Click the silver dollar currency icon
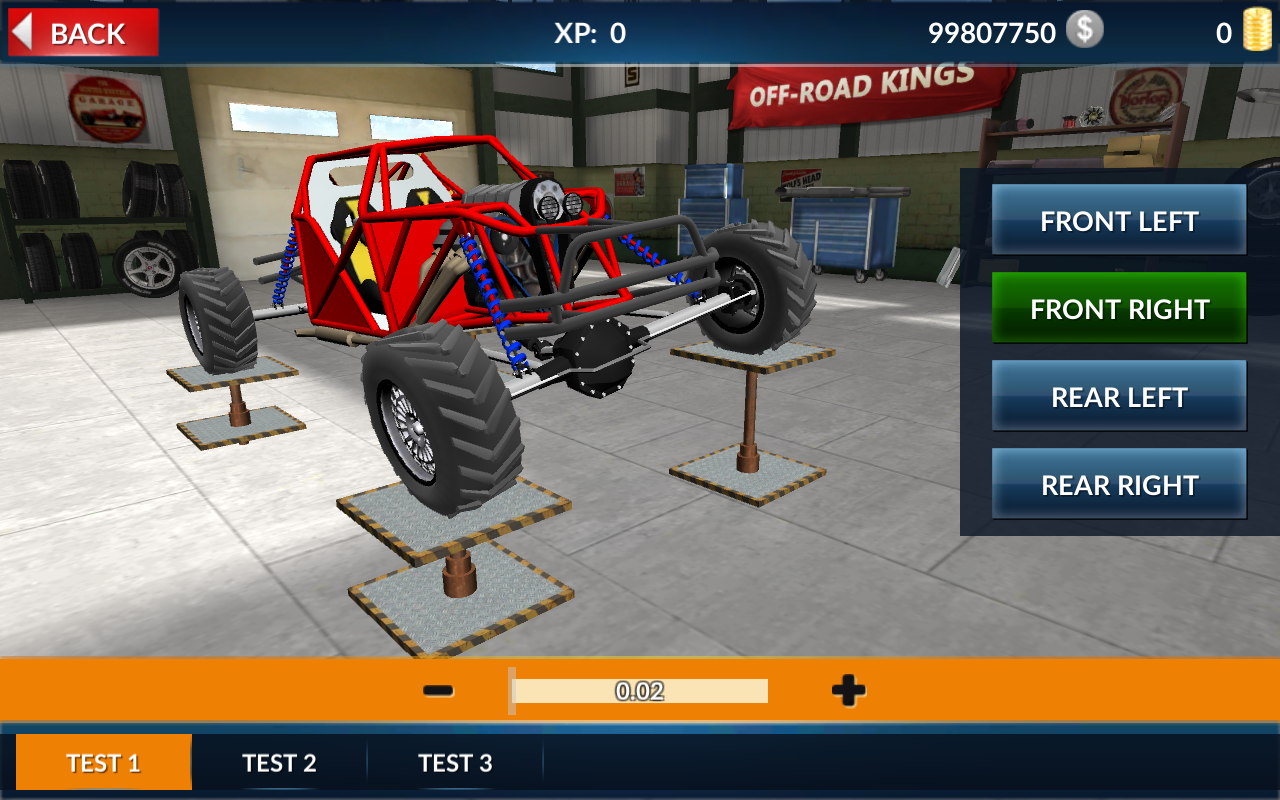Viewport: 1280px width, 800px height. pos(1083,31)
